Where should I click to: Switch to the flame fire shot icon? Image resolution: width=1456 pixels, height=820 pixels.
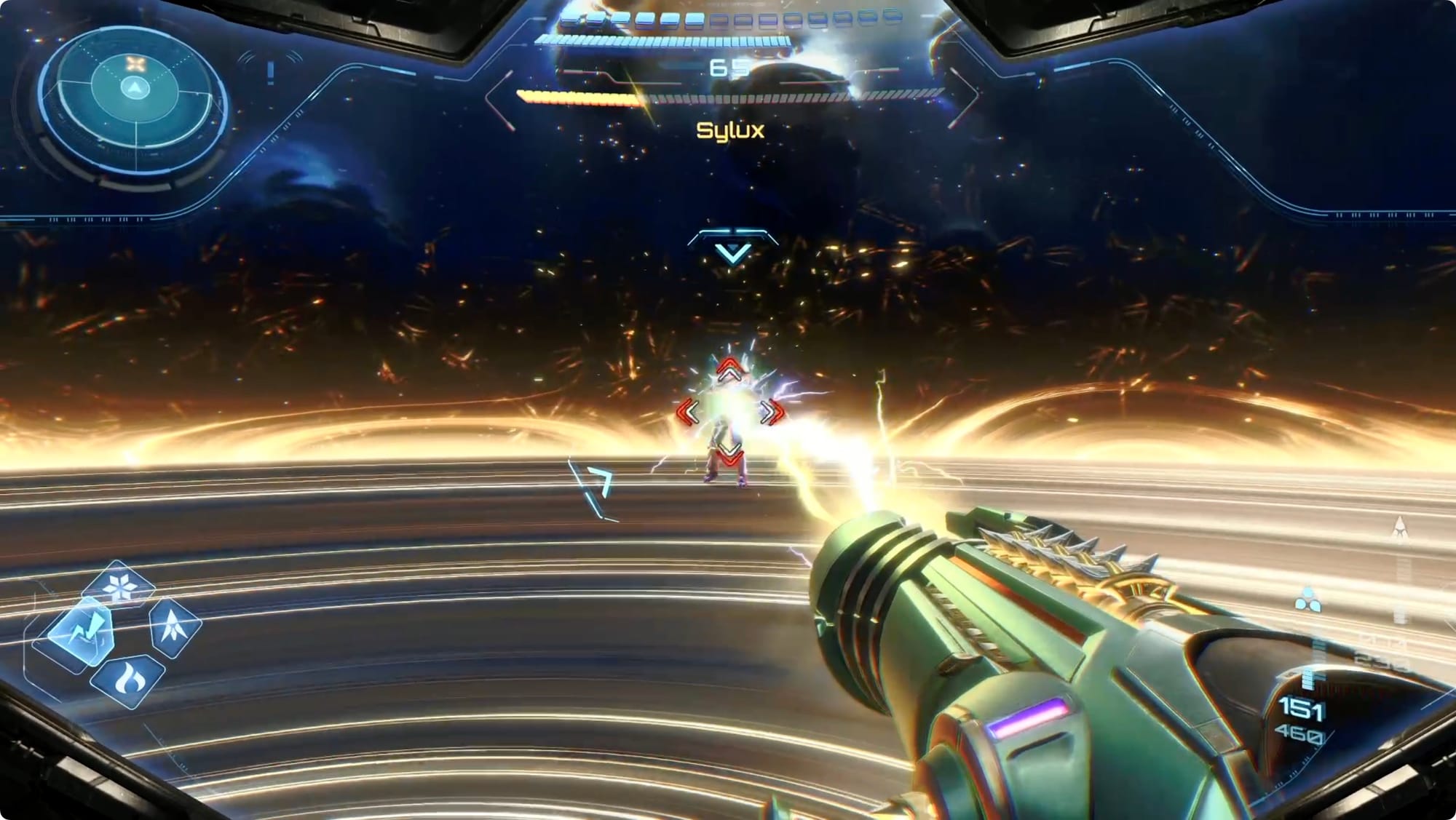(128, 680)
